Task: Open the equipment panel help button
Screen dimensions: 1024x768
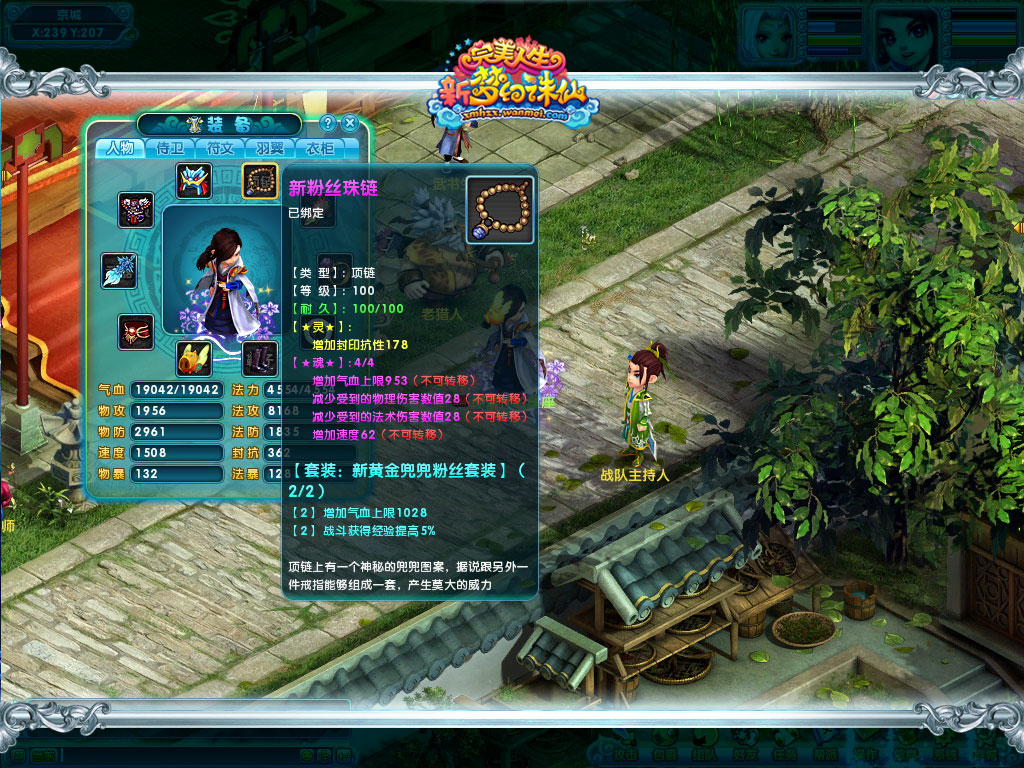Action: [328, 123]
